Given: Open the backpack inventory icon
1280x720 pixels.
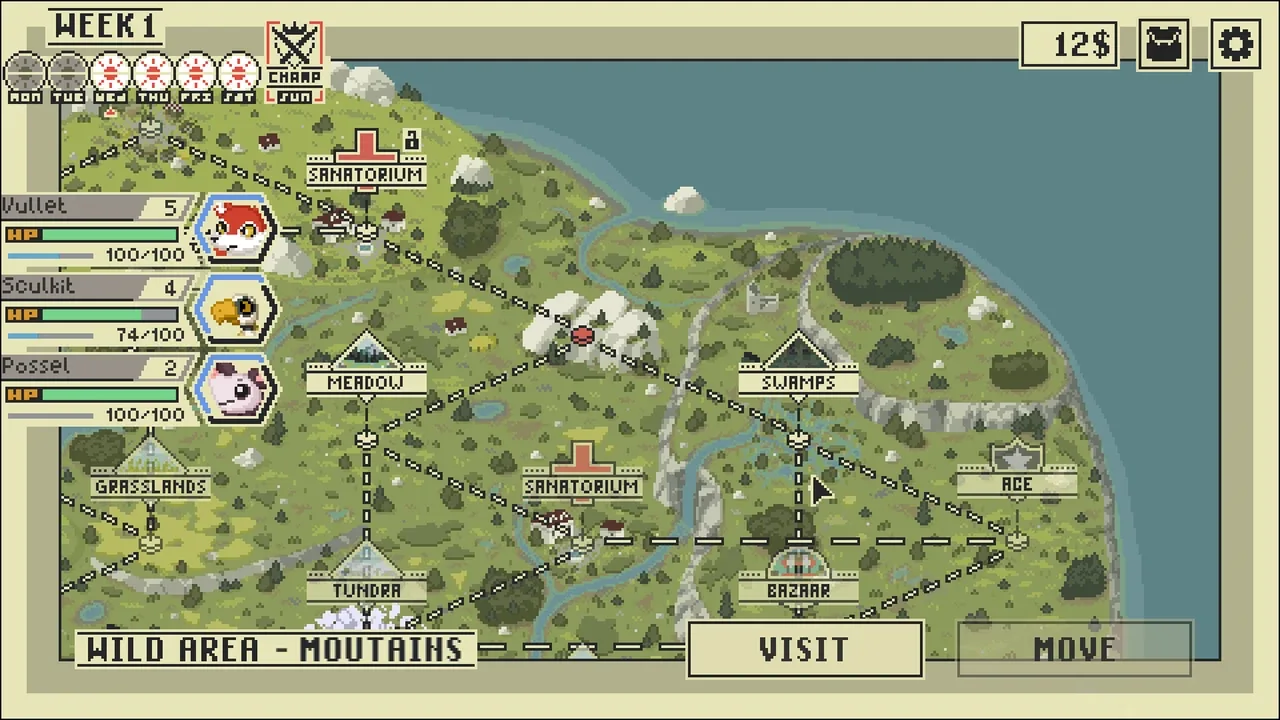Looking at the screenshot, I should (x=1164, y=45).
